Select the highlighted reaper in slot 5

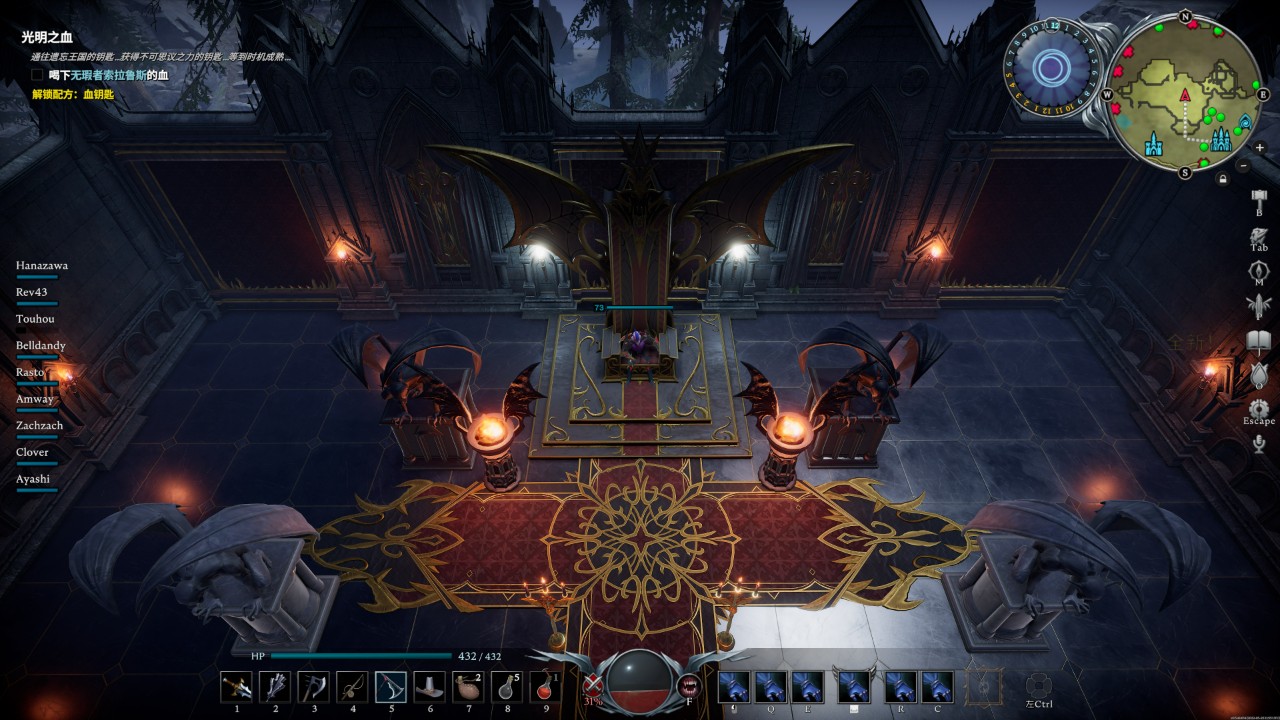pyautogui.click(x=390, y=686)
